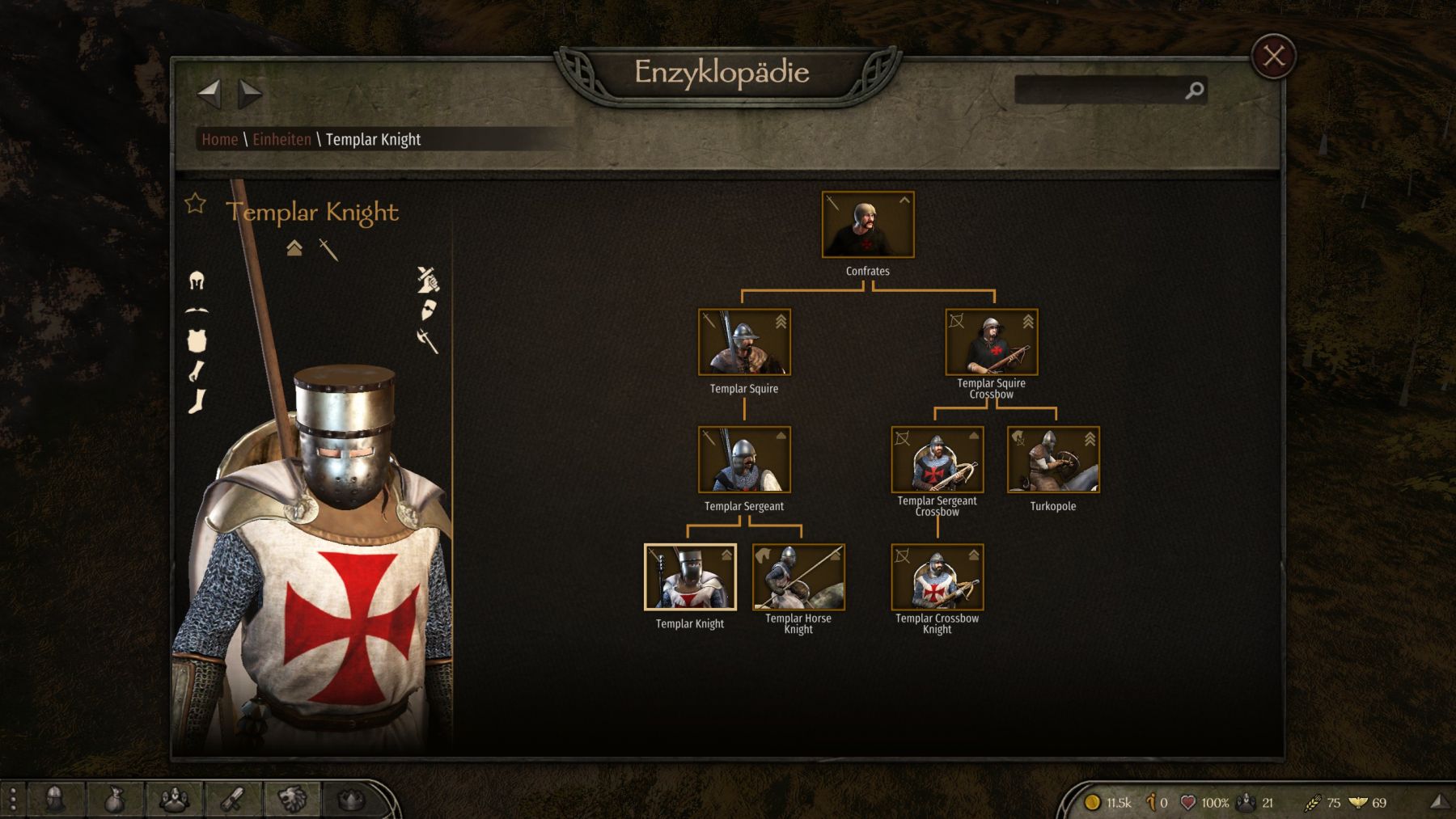The image size is (1456, 819).
Task: Select the Confrates unit in the tree
Action: [x=867, y=225]
